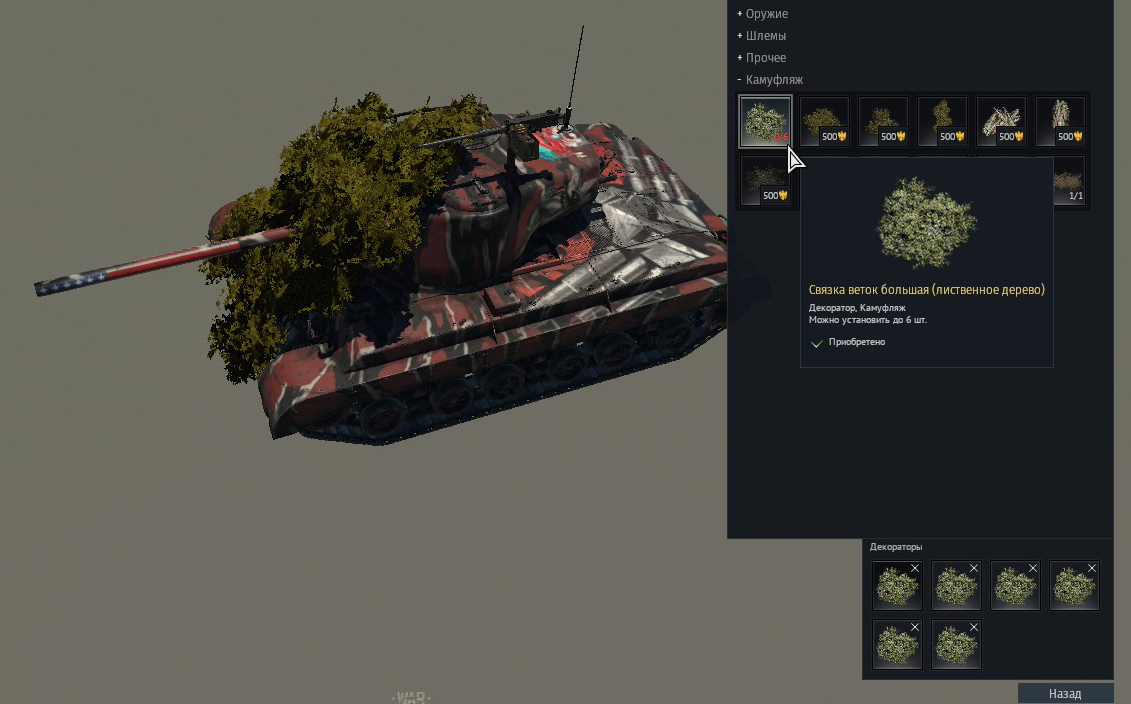Collapse the Камуфляж category
The height and width of the screenshot is (704, 1131).
(773, 80)
